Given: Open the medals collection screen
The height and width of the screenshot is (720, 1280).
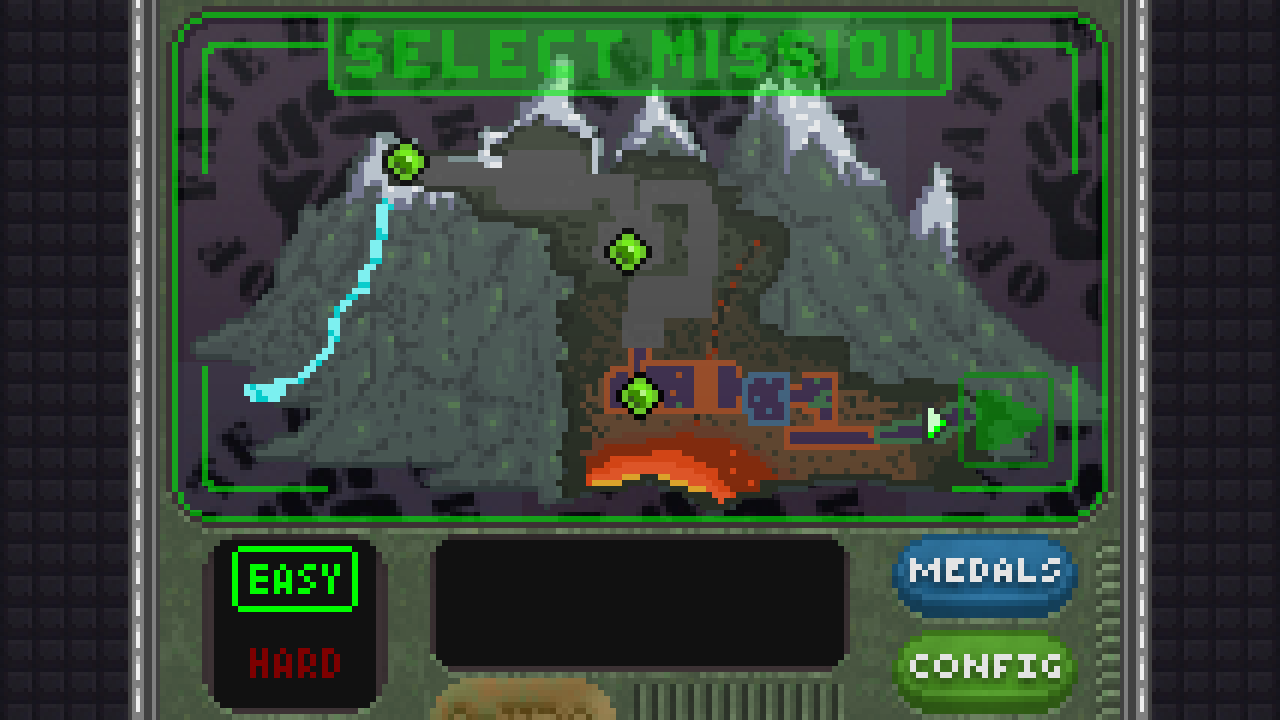Looking at the screenshot, I should (983, 573).
